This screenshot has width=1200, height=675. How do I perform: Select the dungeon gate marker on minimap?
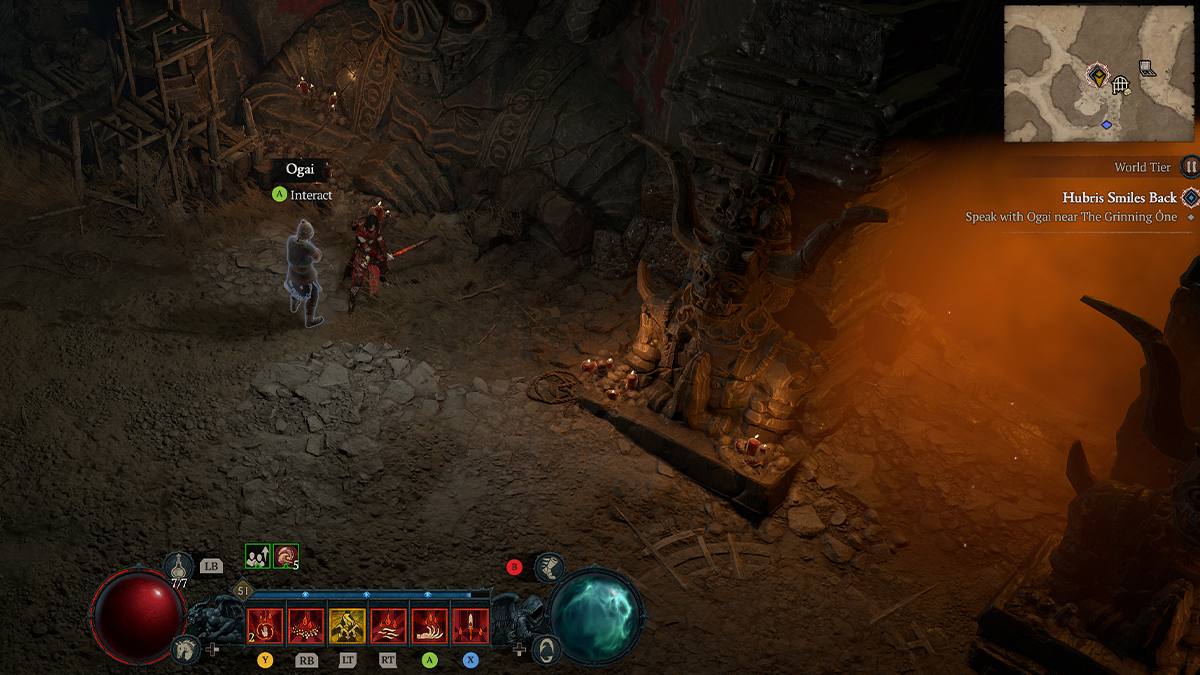1121,84
